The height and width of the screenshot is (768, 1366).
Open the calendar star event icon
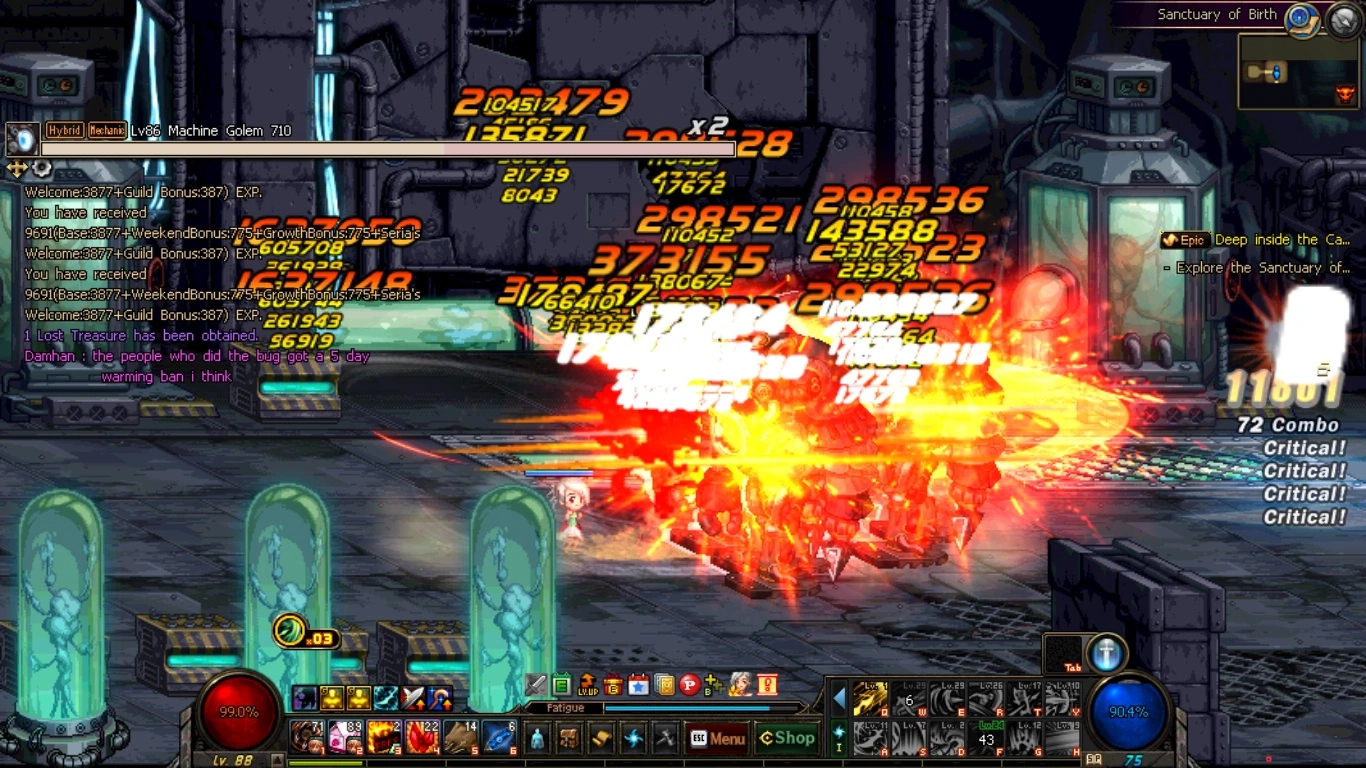[x=638, y=685]
